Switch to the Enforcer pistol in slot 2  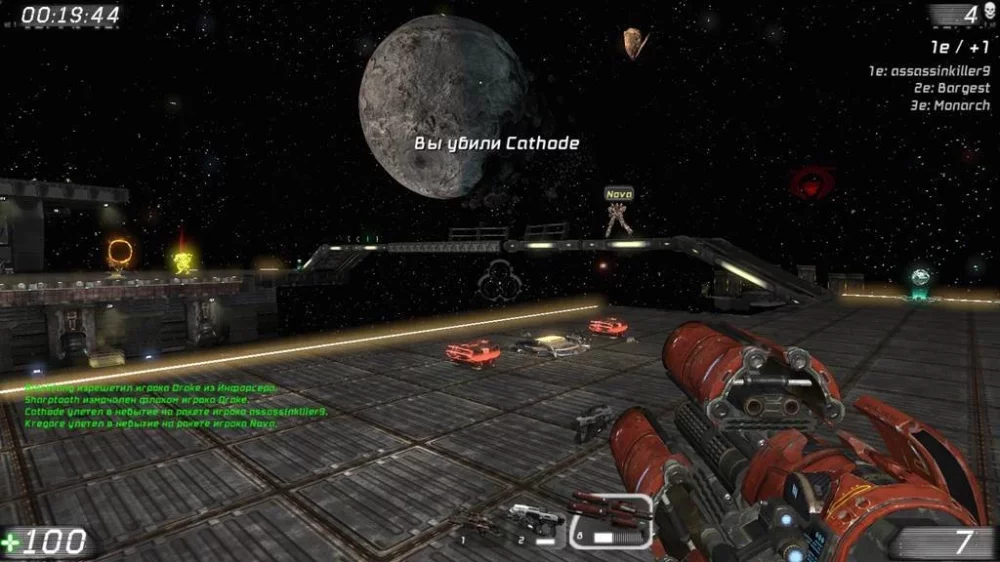coord(536,520)
